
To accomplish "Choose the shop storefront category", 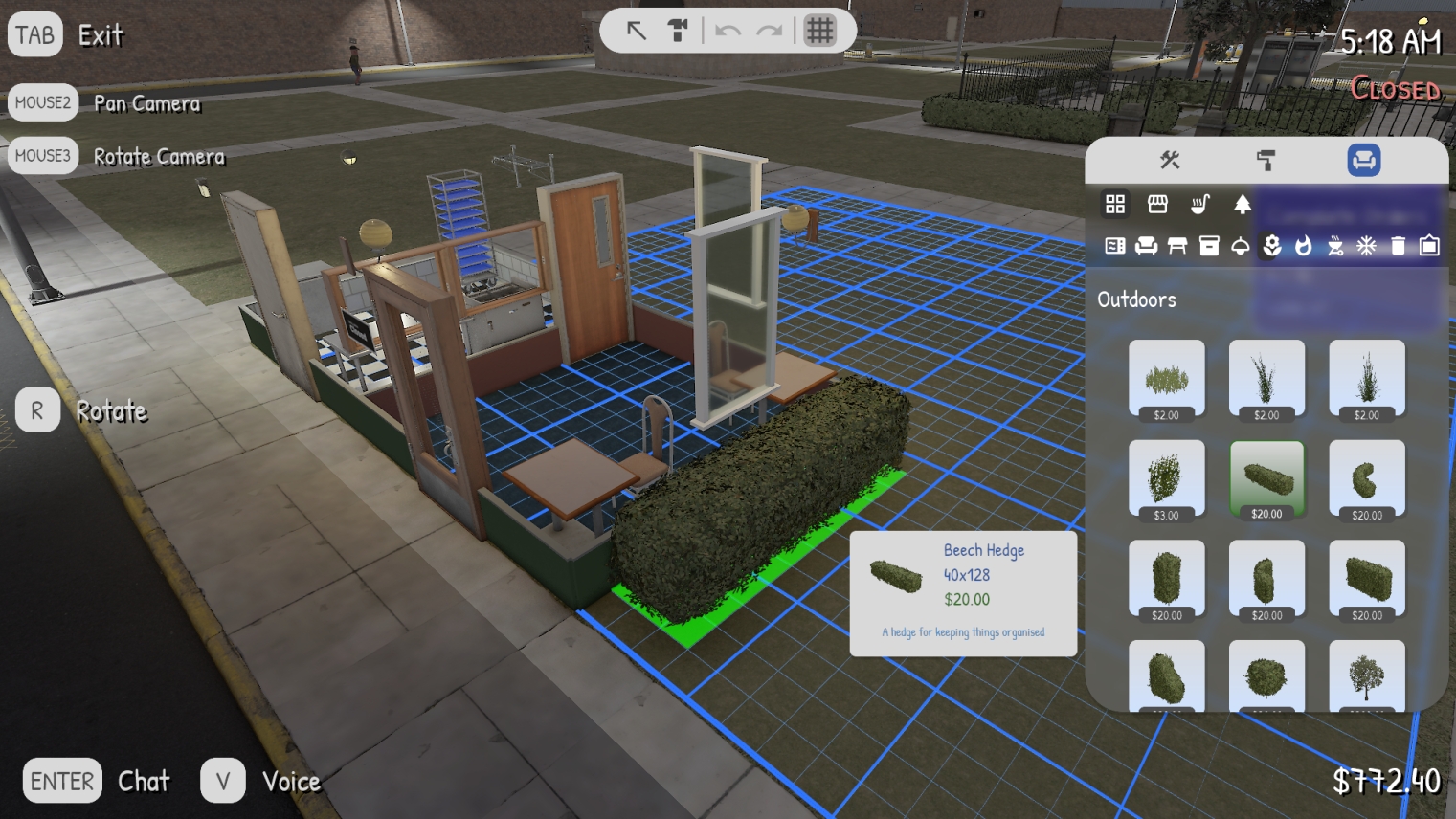I will click(x=1157, y=204).
